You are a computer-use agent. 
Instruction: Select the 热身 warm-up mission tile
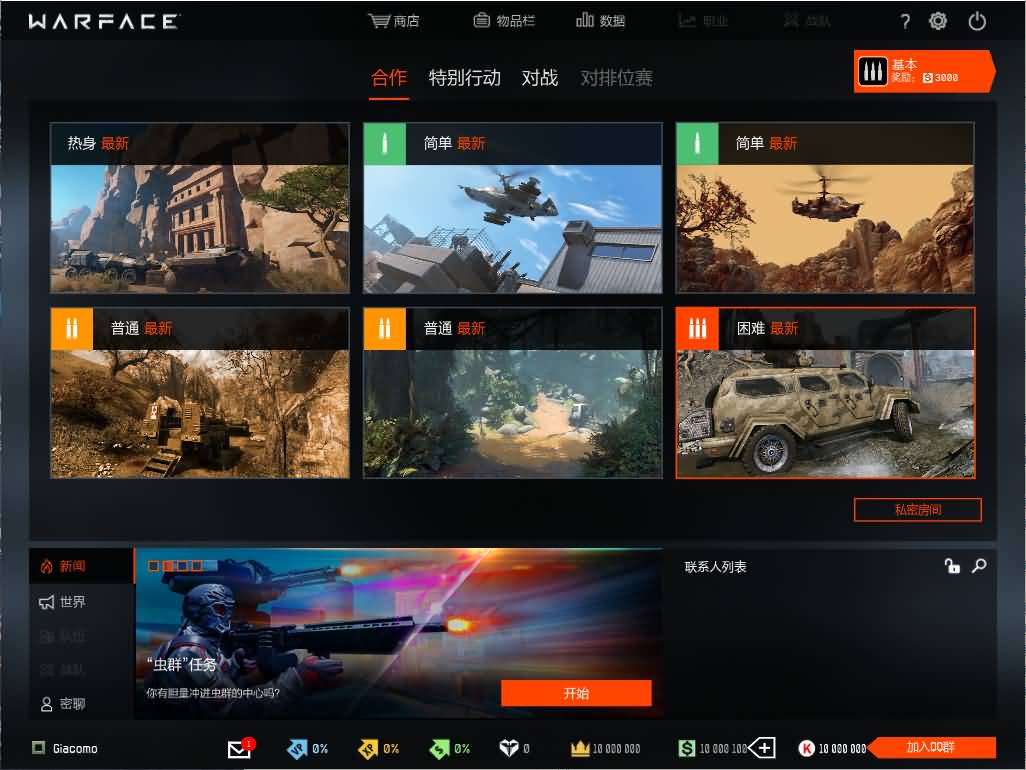tap(200, 208)
